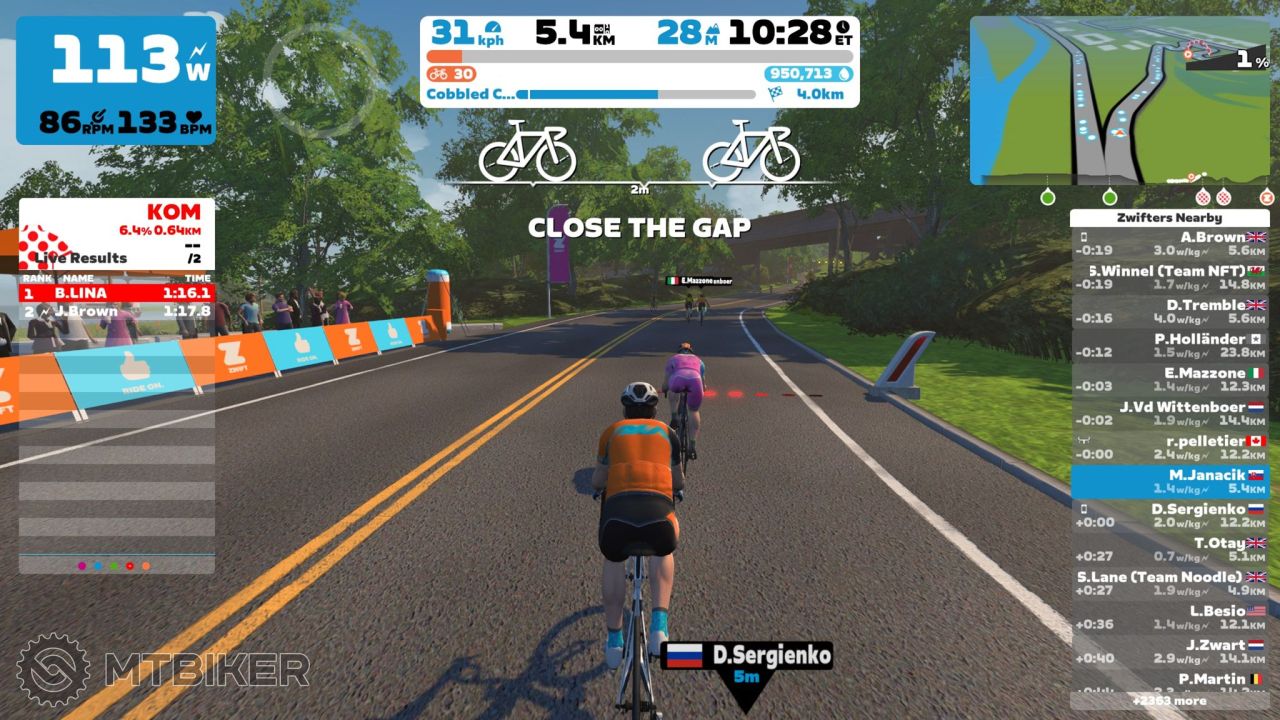
Task: Choose r.pelletier in Zwifters Nearby
Action: (1170, 448)
